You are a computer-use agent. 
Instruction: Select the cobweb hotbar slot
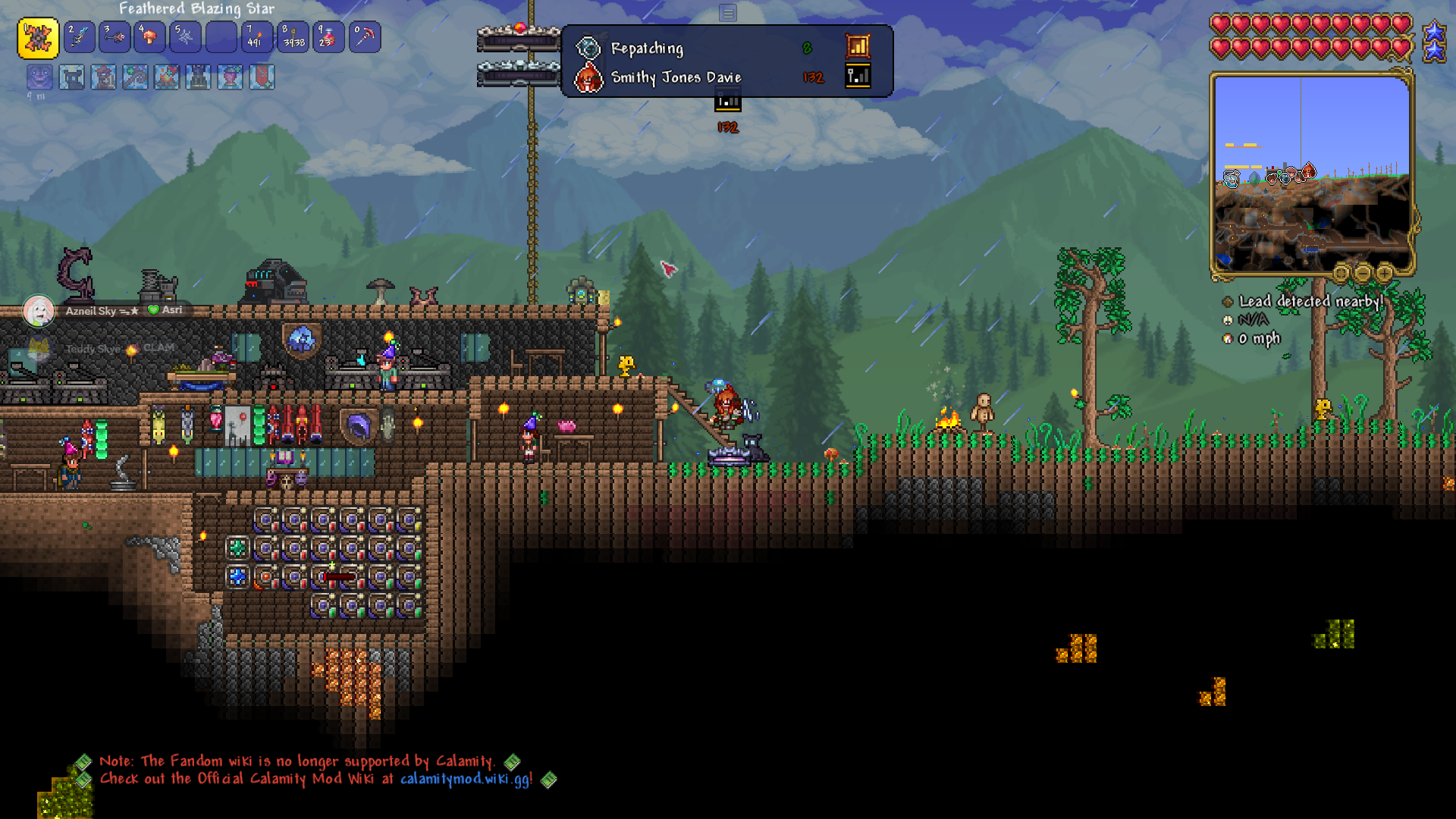pyautogui.click(x=185, y=37)
